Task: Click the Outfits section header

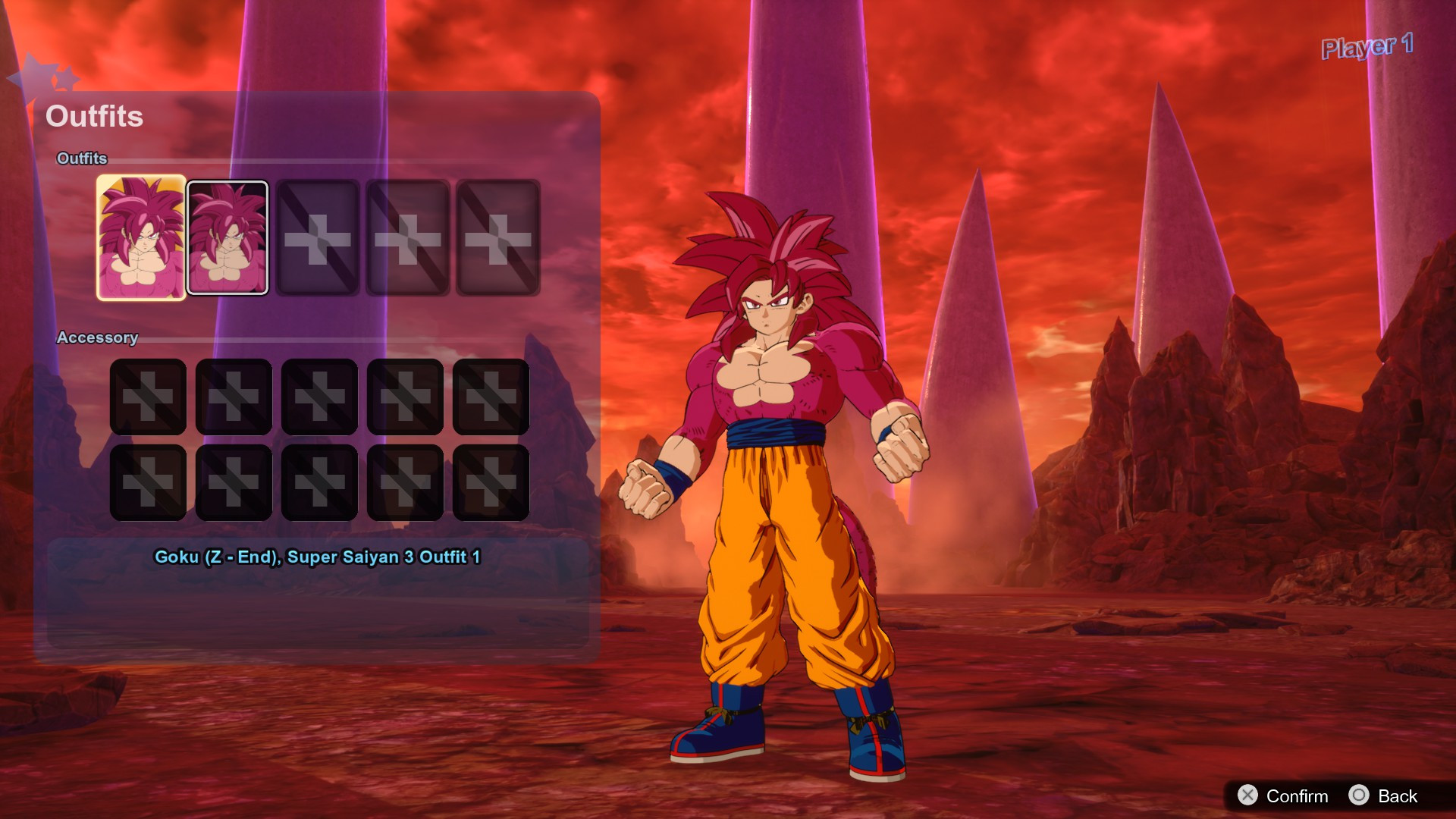Action: [83, 159]
